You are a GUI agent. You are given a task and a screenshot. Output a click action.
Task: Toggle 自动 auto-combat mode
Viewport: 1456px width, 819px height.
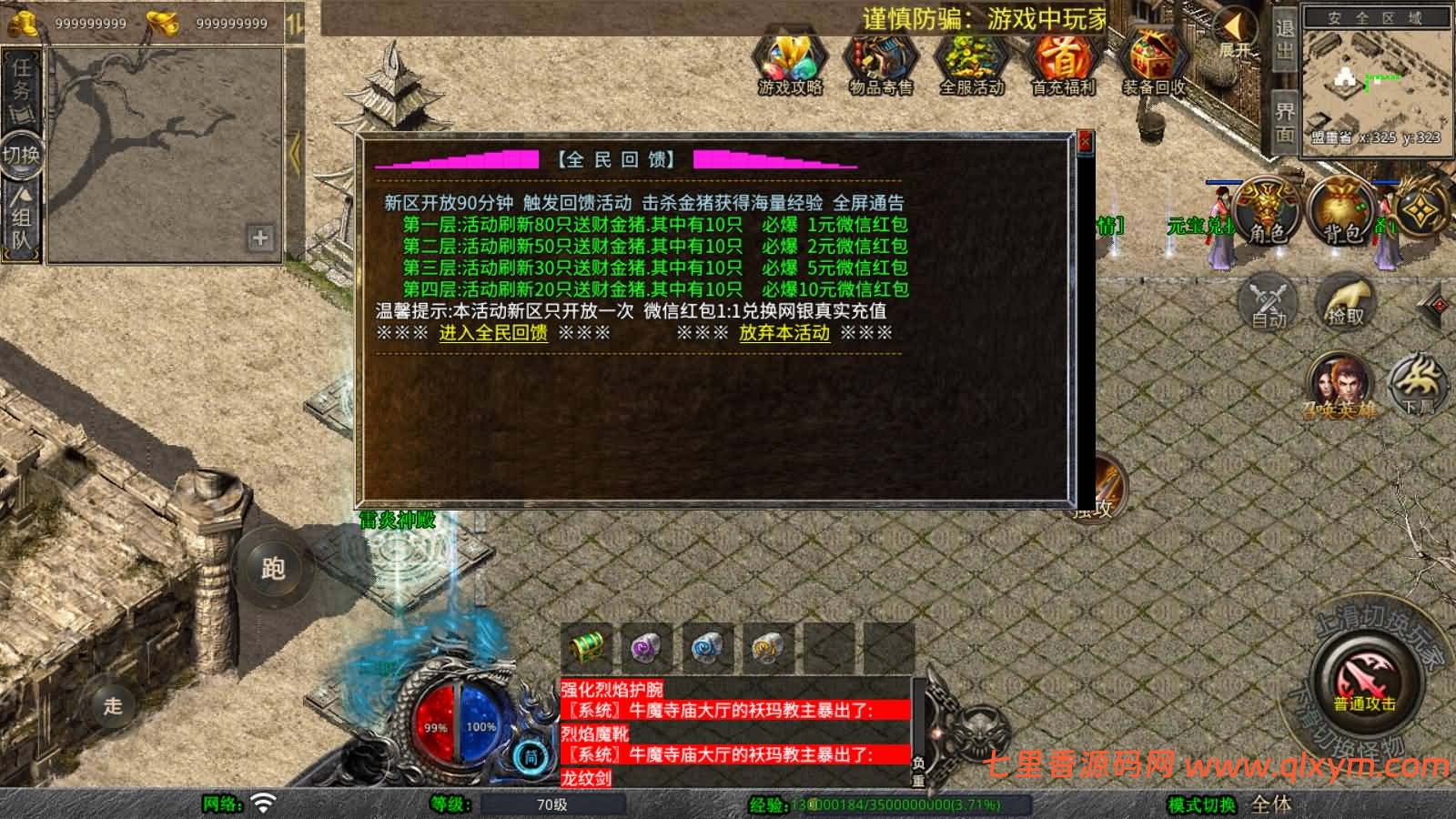(1269, 300)
